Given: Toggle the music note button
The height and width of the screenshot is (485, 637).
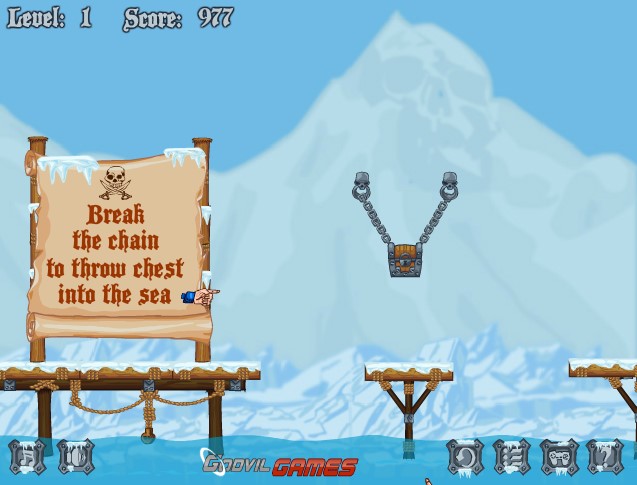Looking at the screenshot, I should point(27,457).
